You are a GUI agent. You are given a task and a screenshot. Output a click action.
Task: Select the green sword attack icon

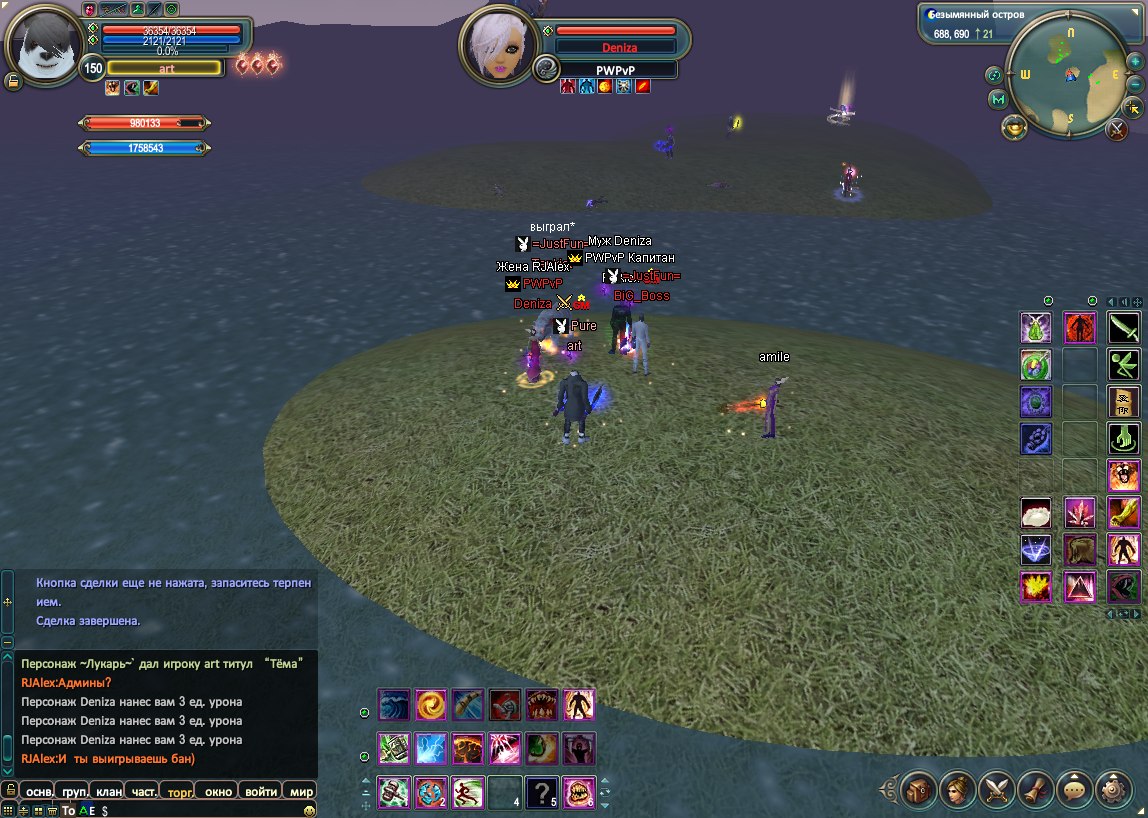1124,328
